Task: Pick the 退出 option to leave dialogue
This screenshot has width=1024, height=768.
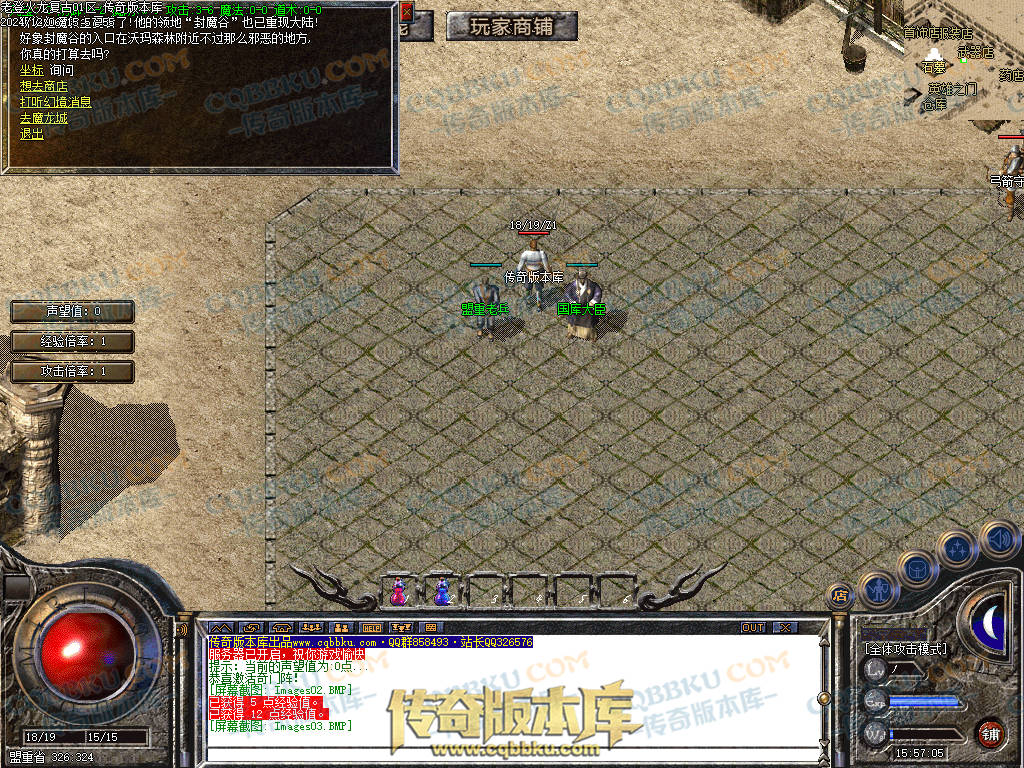Action: coord(31,133)
